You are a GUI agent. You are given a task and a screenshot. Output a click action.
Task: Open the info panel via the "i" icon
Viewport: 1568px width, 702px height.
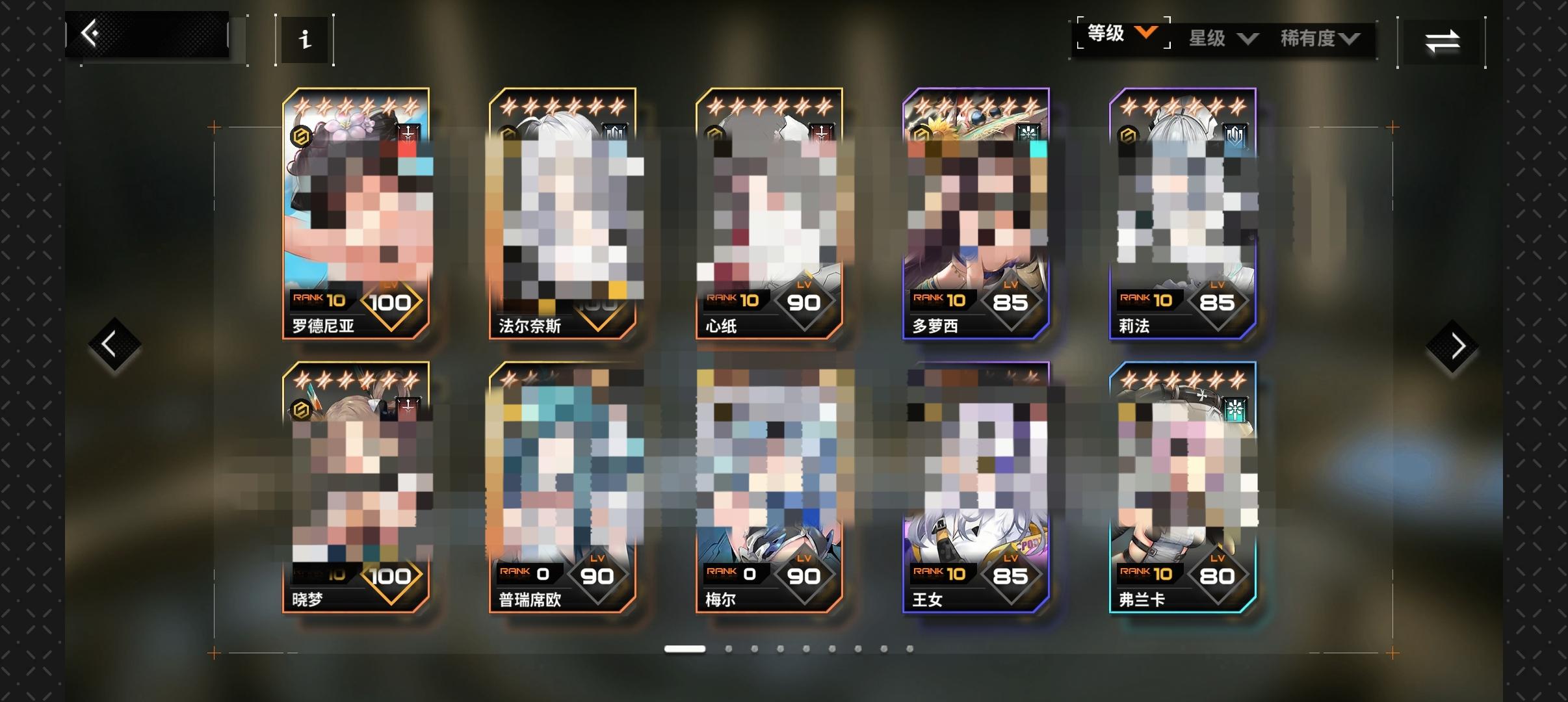coord(306,40)
